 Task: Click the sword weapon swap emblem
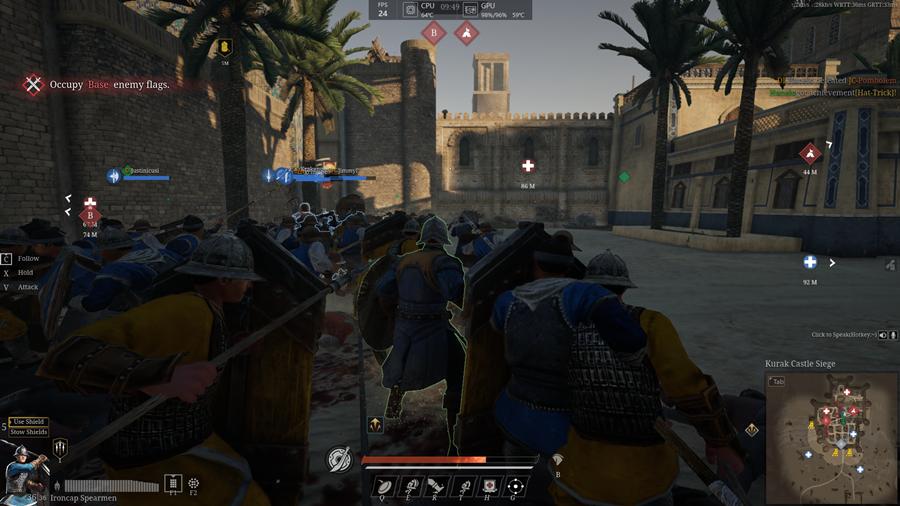point(339,459)
